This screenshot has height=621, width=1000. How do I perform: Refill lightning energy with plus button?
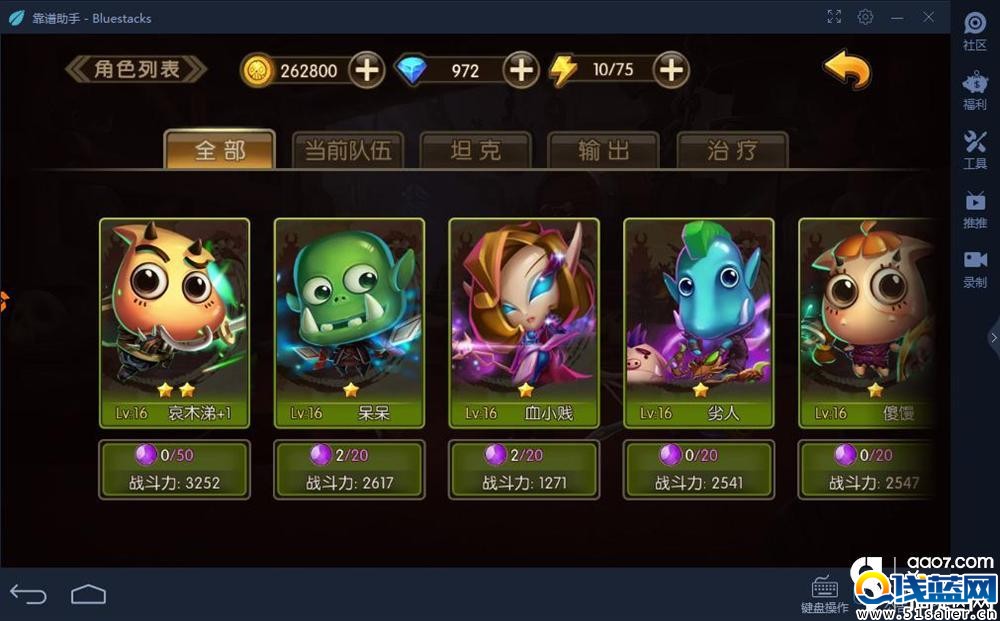pyautogui.click(x=671, y=70)
